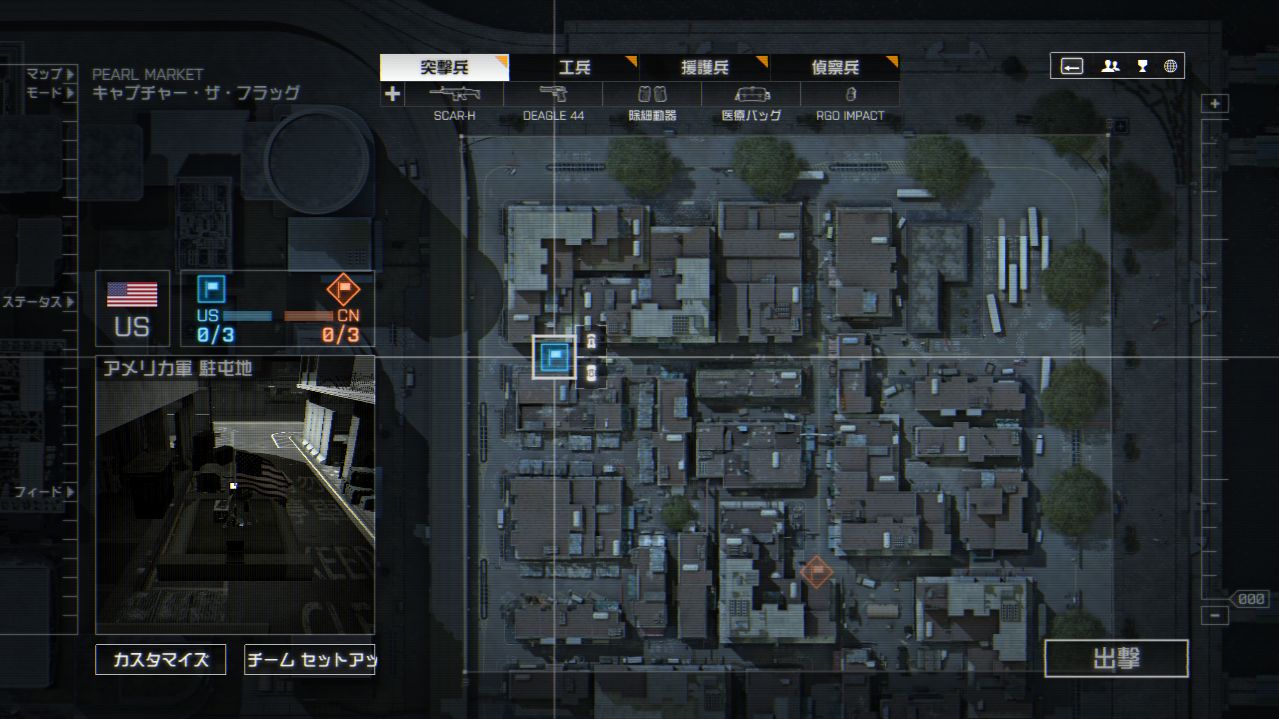This screenshot has height=719, width=1279.
Task: Switch to the 工兵 engineer class tab
Action: pos(574,68)
